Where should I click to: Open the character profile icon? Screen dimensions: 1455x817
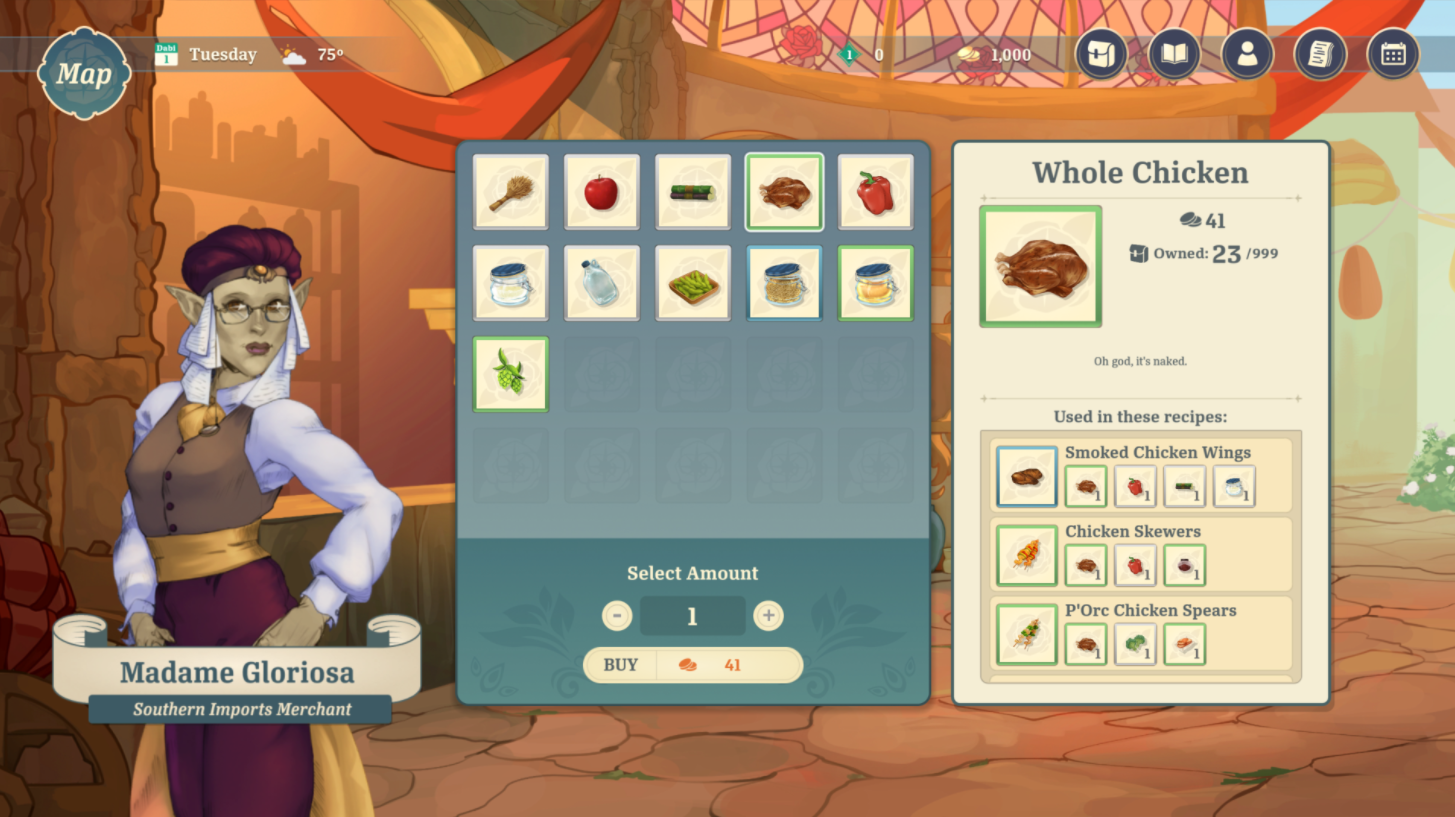(x=1247, y=54)
